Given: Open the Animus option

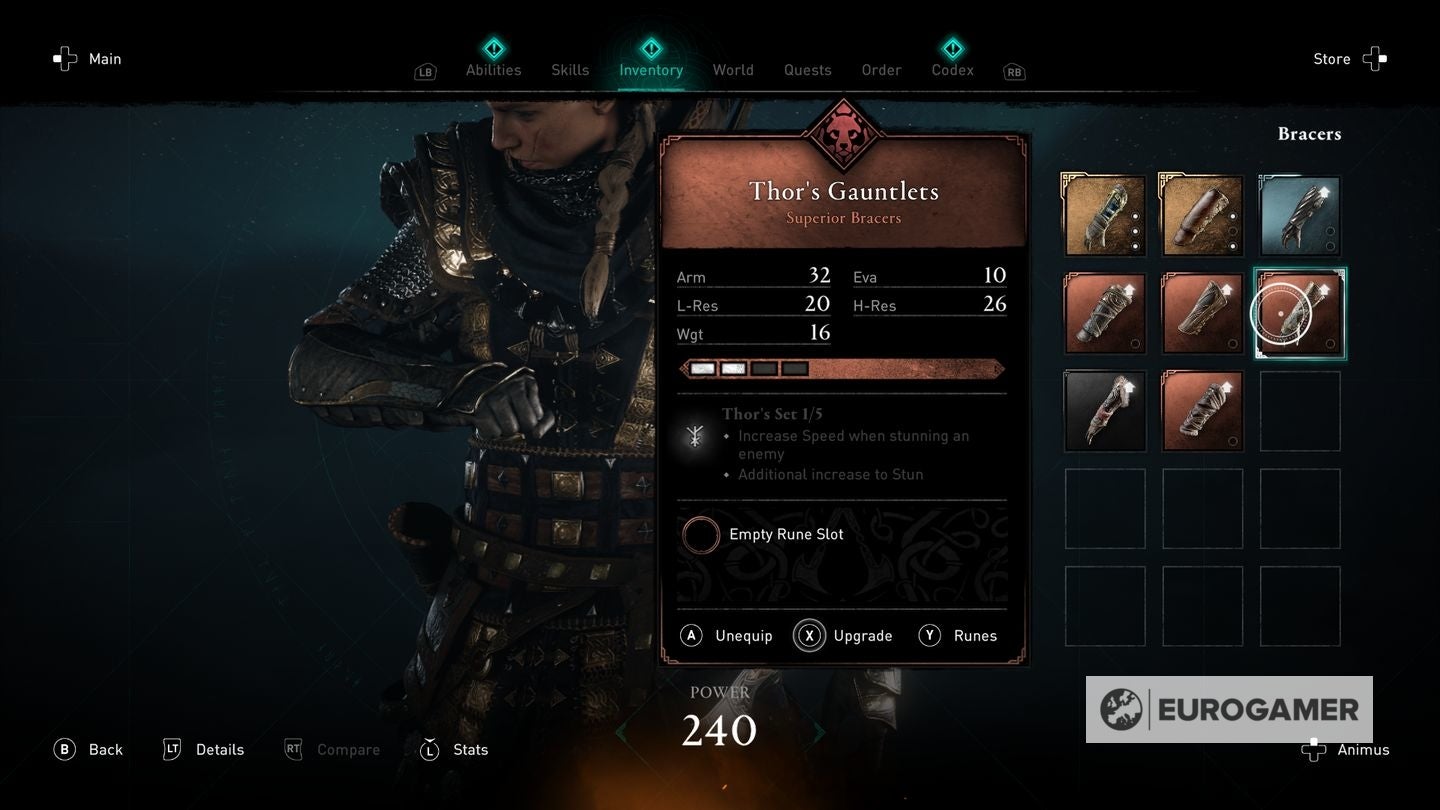Looking at the screenshot, I should click(x=1346, y=750).
